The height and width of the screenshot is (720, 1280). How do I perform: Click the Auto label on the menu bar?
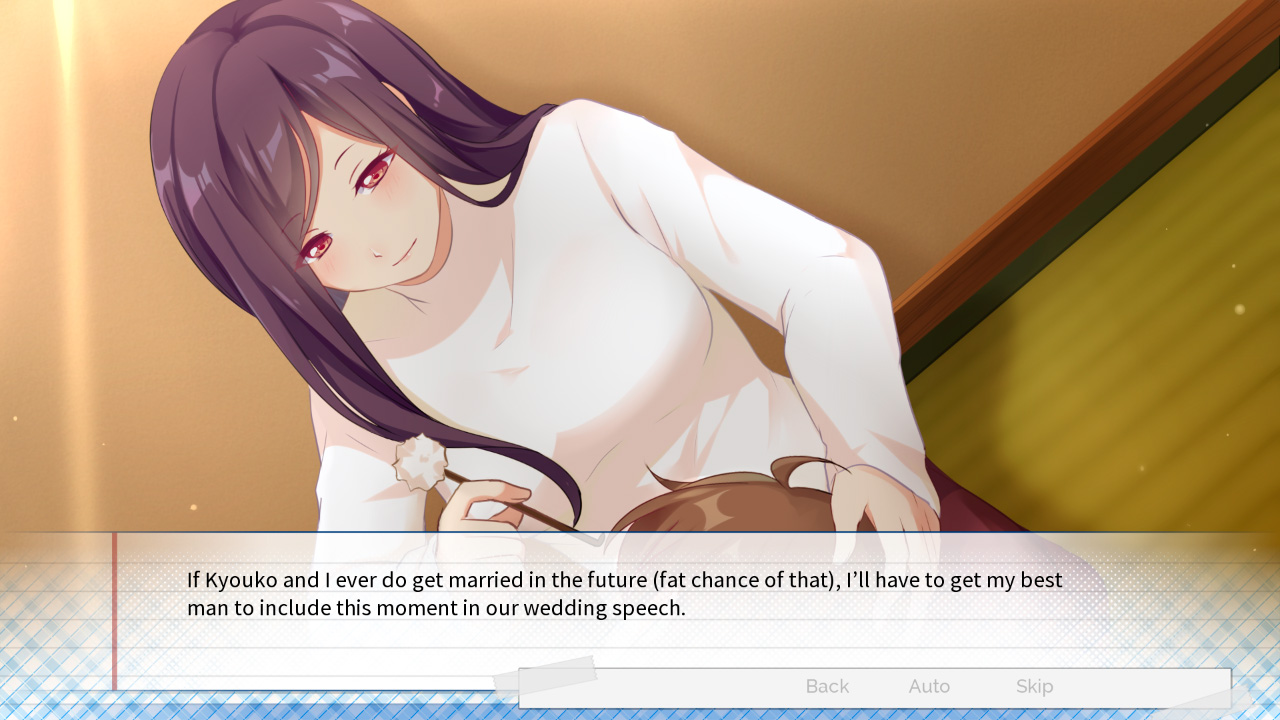coord(929,686)
